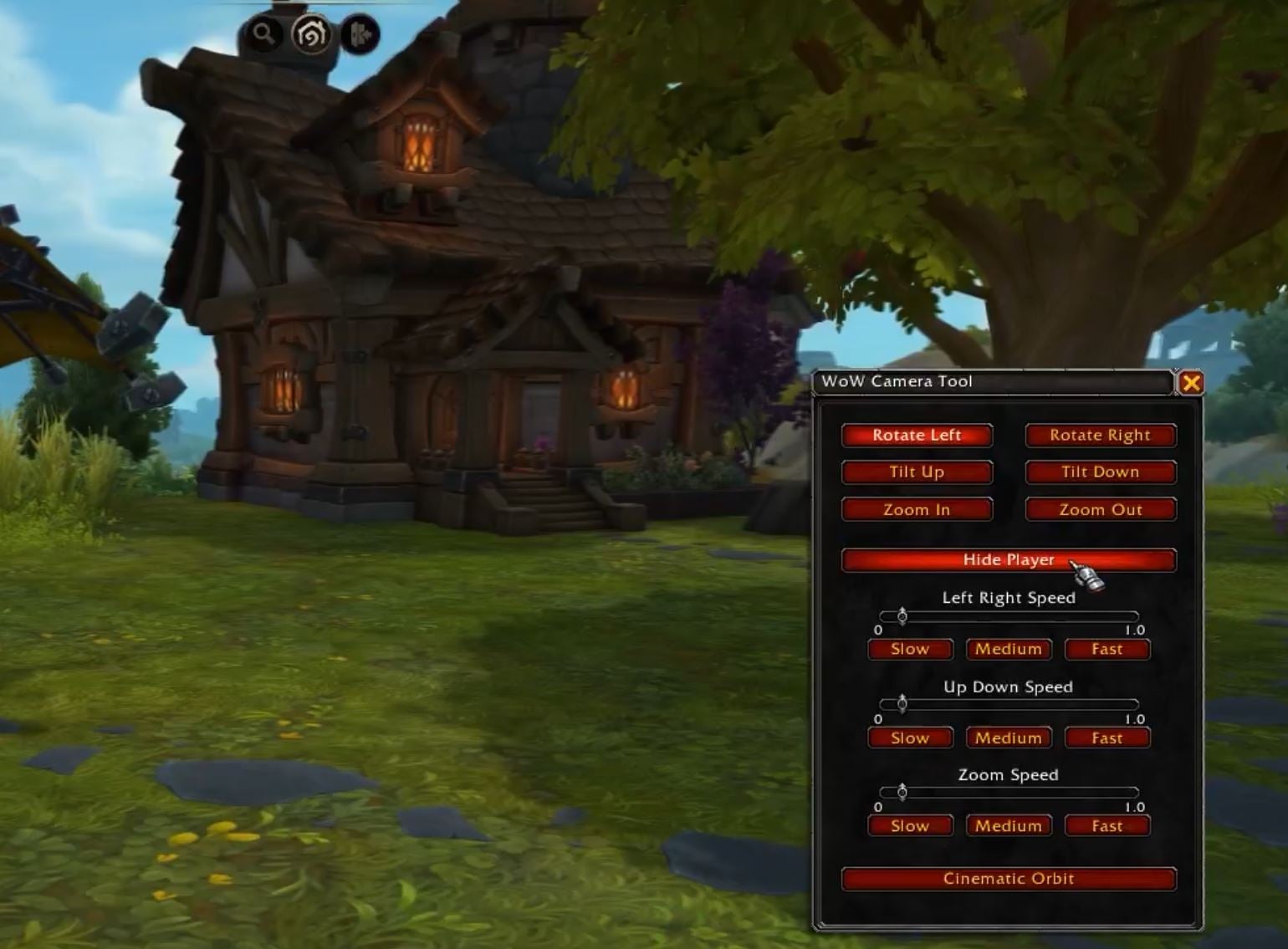Image resolution: width=1288 pixels, height=949 pixels.
Task: Zoom In using the camera tool
Action: (917, 509)
